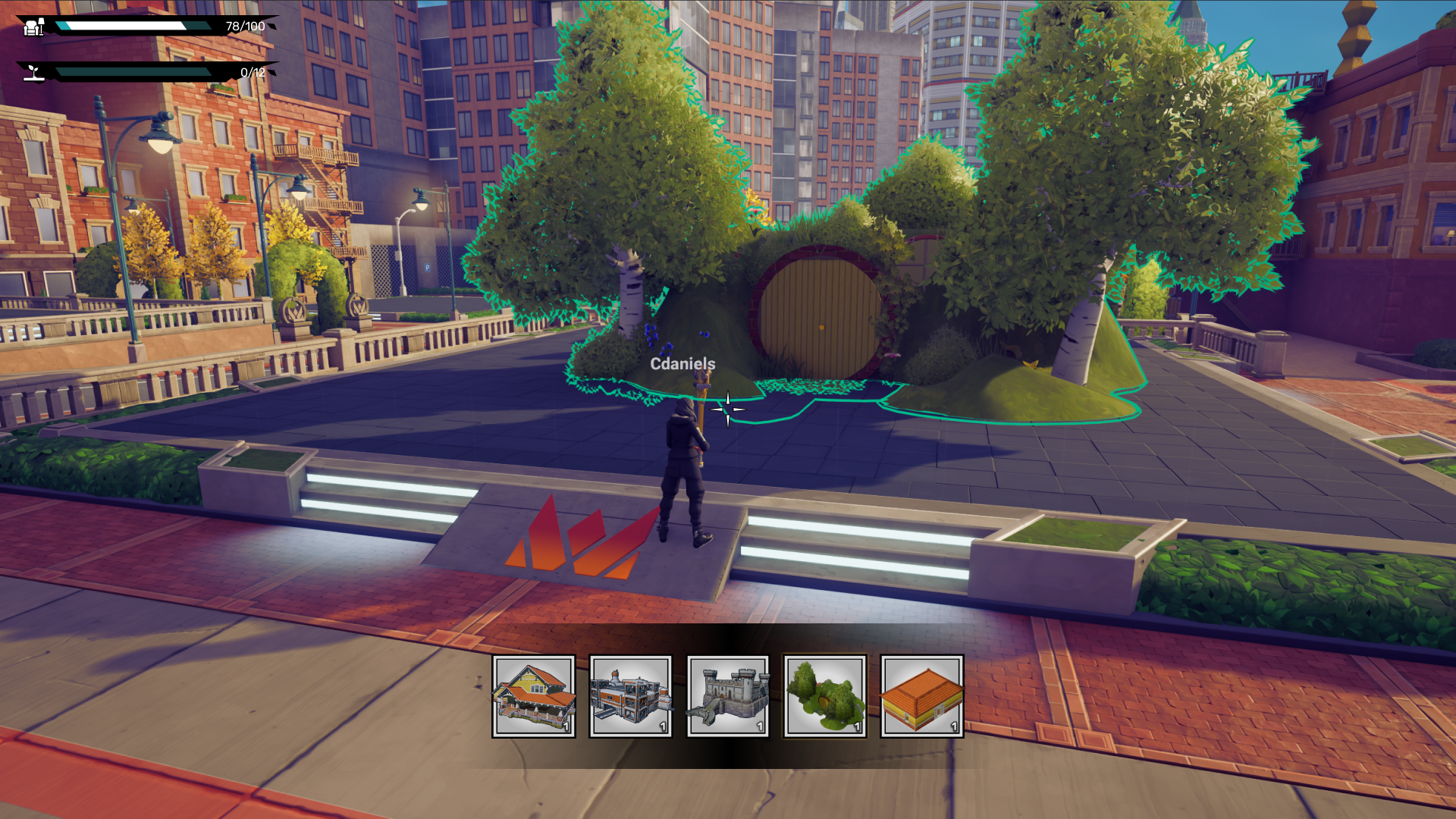Choose the grey industrial building slot
The height and width of the screenshot is (819, 1456).
[x=631, y=696]
